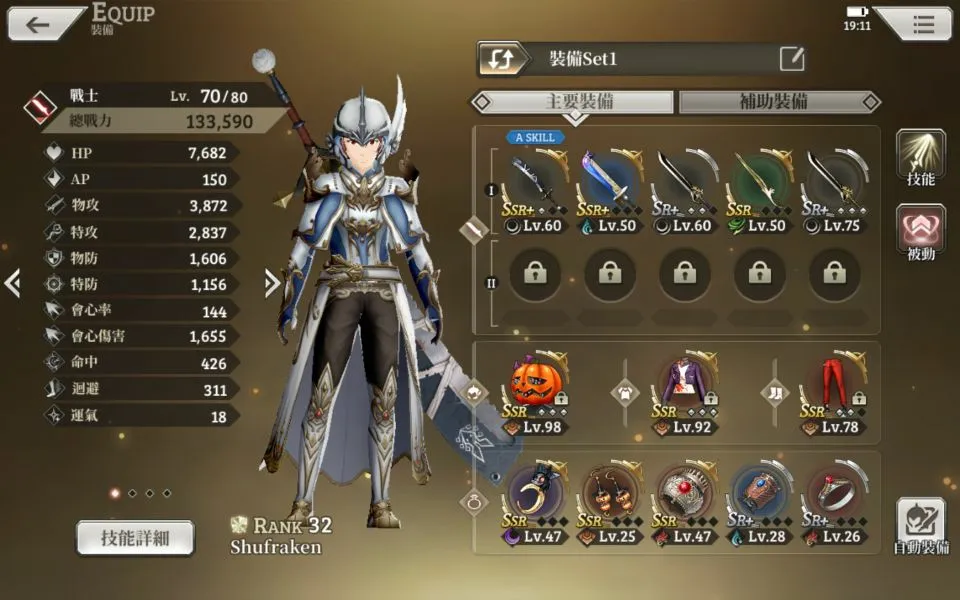
Task: Activate 自動裝備 auto-equip
Action: [x=921, y=525]
